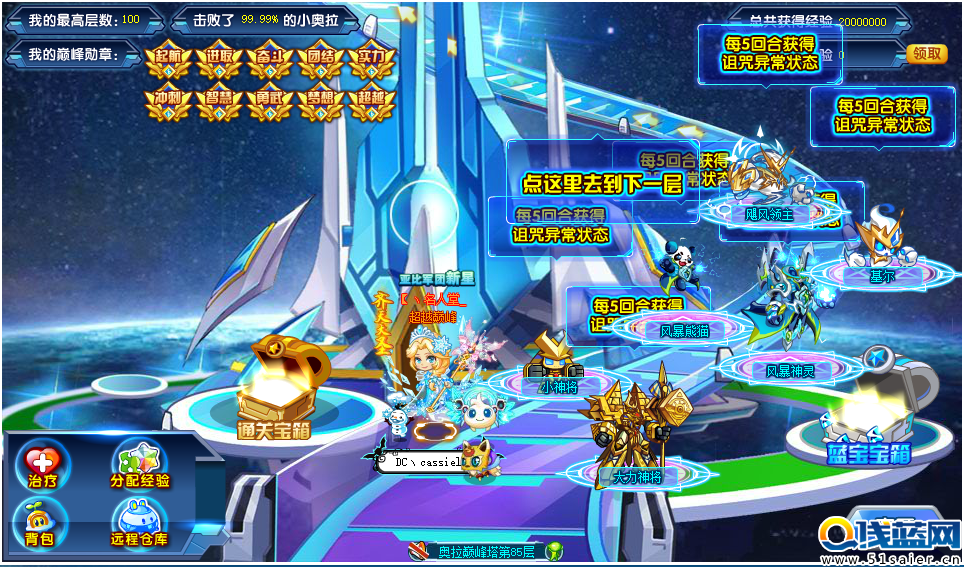The width and height of the screenshot is (964, 567).
Task: Claim experience with the 领取 button
Action: pyautogui.click(x=926, y=54)
